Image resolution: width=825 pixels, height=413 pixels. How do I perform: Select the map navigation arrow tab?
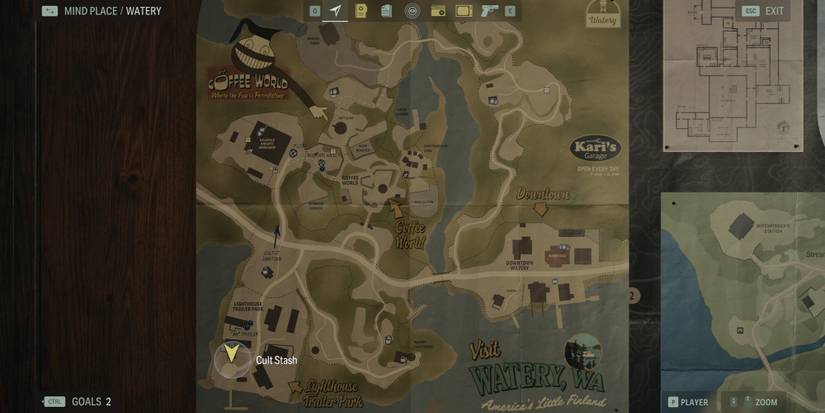[x=336, y=11]
